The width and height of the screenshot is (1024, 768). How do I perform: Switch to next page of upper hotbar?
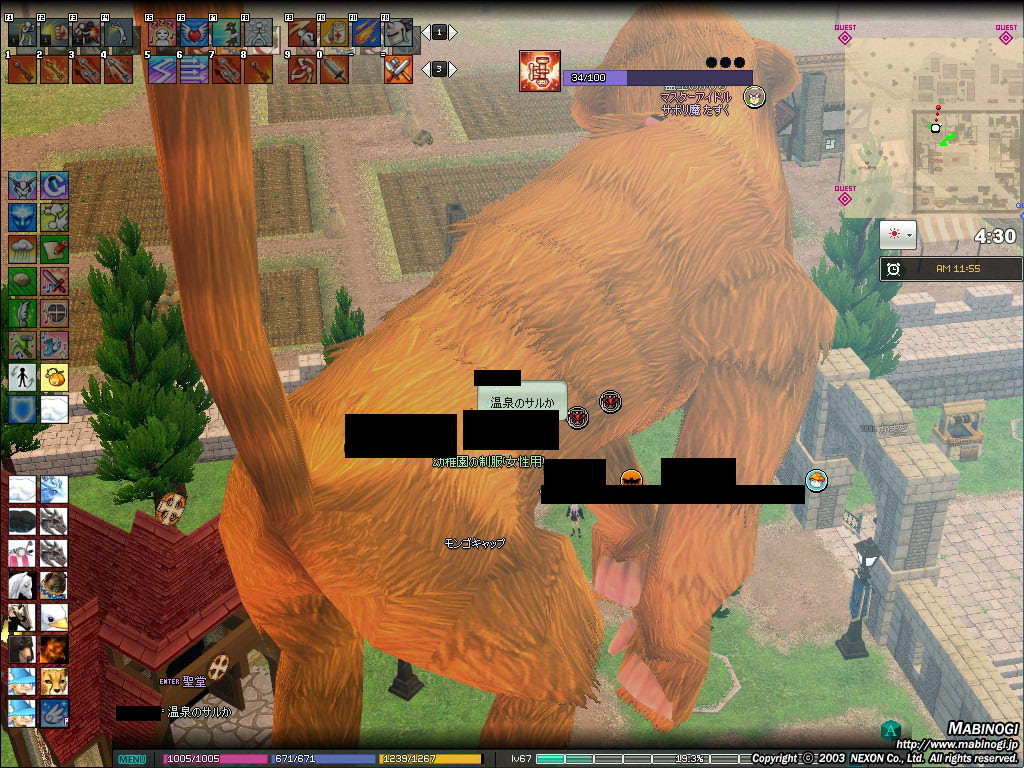[x=453, y=33]
